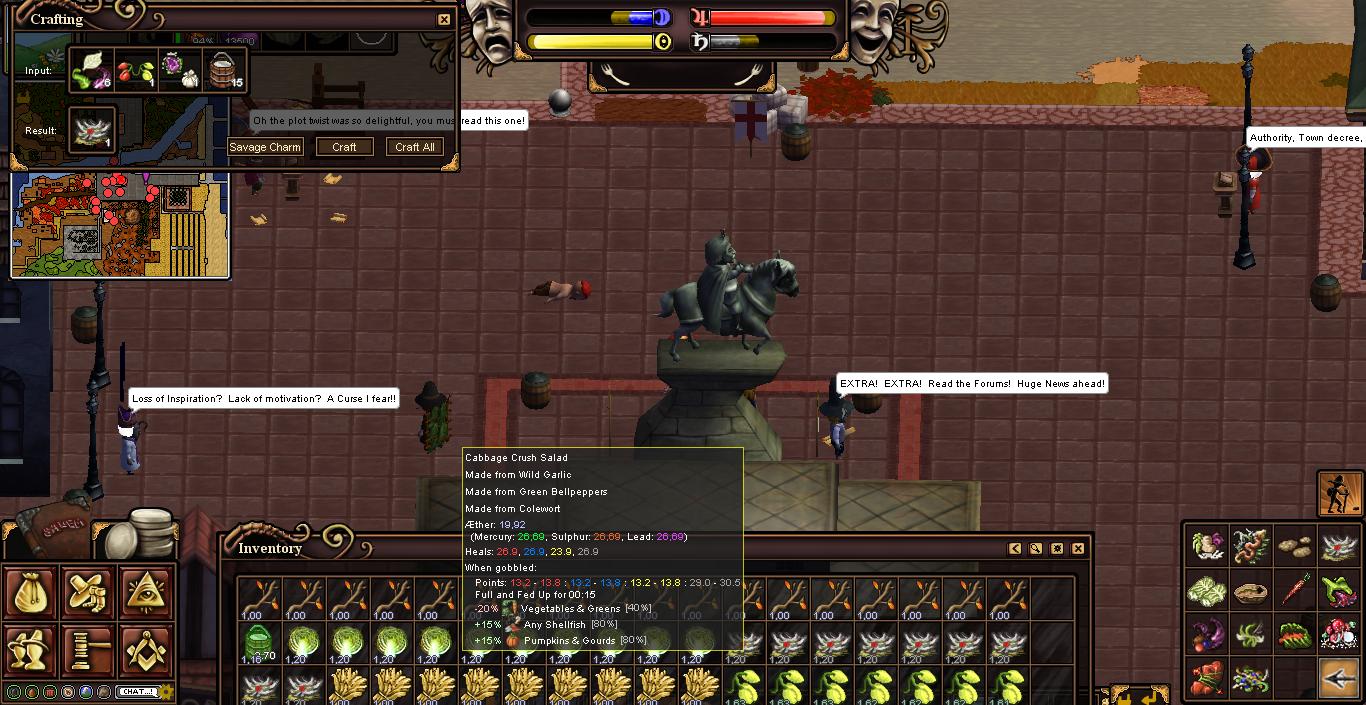The image size is (1366, 705).
Task: Open the auction gavel menu
Action: pos(89,651)
